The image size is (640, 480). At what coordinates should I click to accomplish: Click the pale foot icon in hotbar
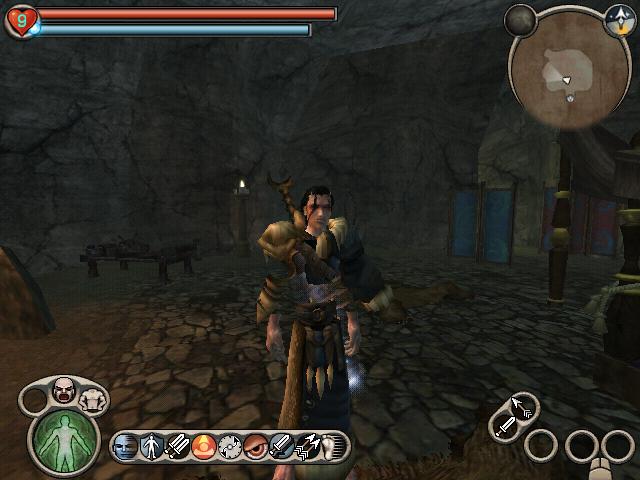click(x=330, y=446)
